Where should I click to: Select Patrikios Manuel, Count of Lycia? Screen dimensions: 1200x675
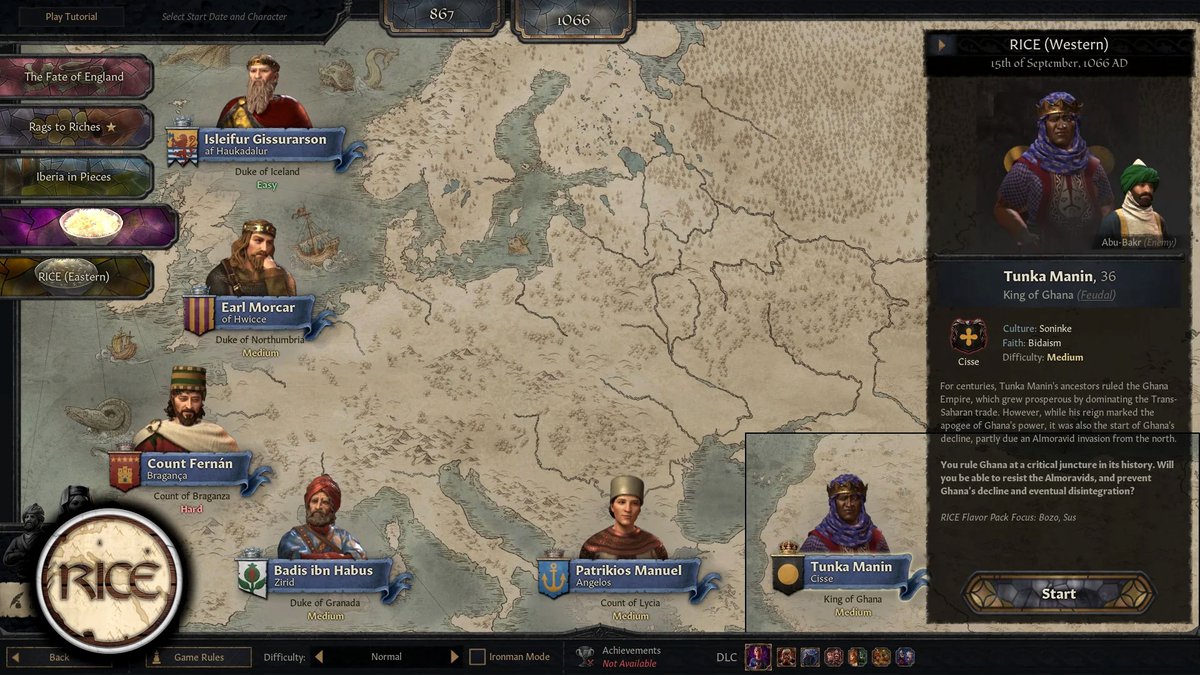[x=628, y=571]
